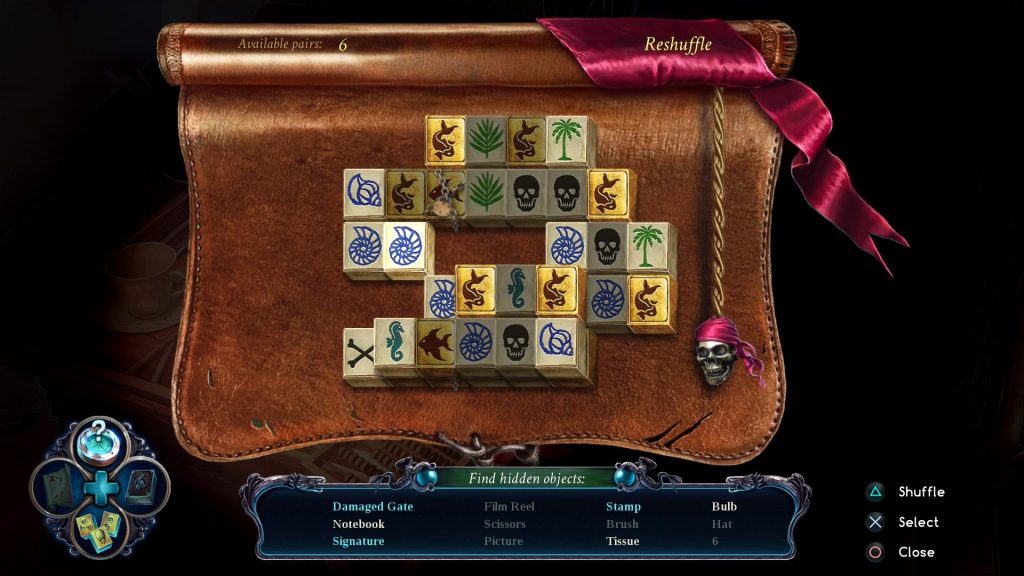This screenshot has height=576, width=1024.
Task: Select the seahorse tile beside the crossbones
Action: click(395, 342)
